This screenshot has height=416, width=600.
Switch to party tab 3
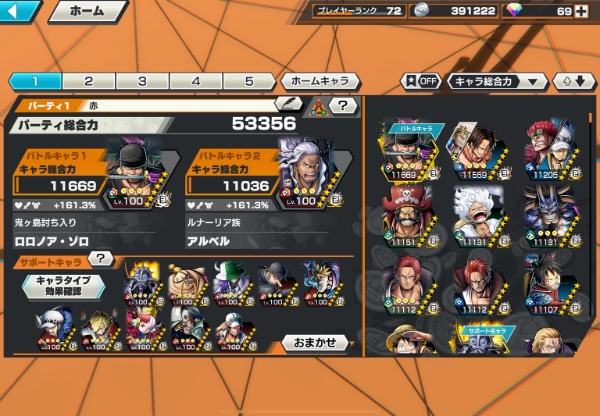[142, 81]
